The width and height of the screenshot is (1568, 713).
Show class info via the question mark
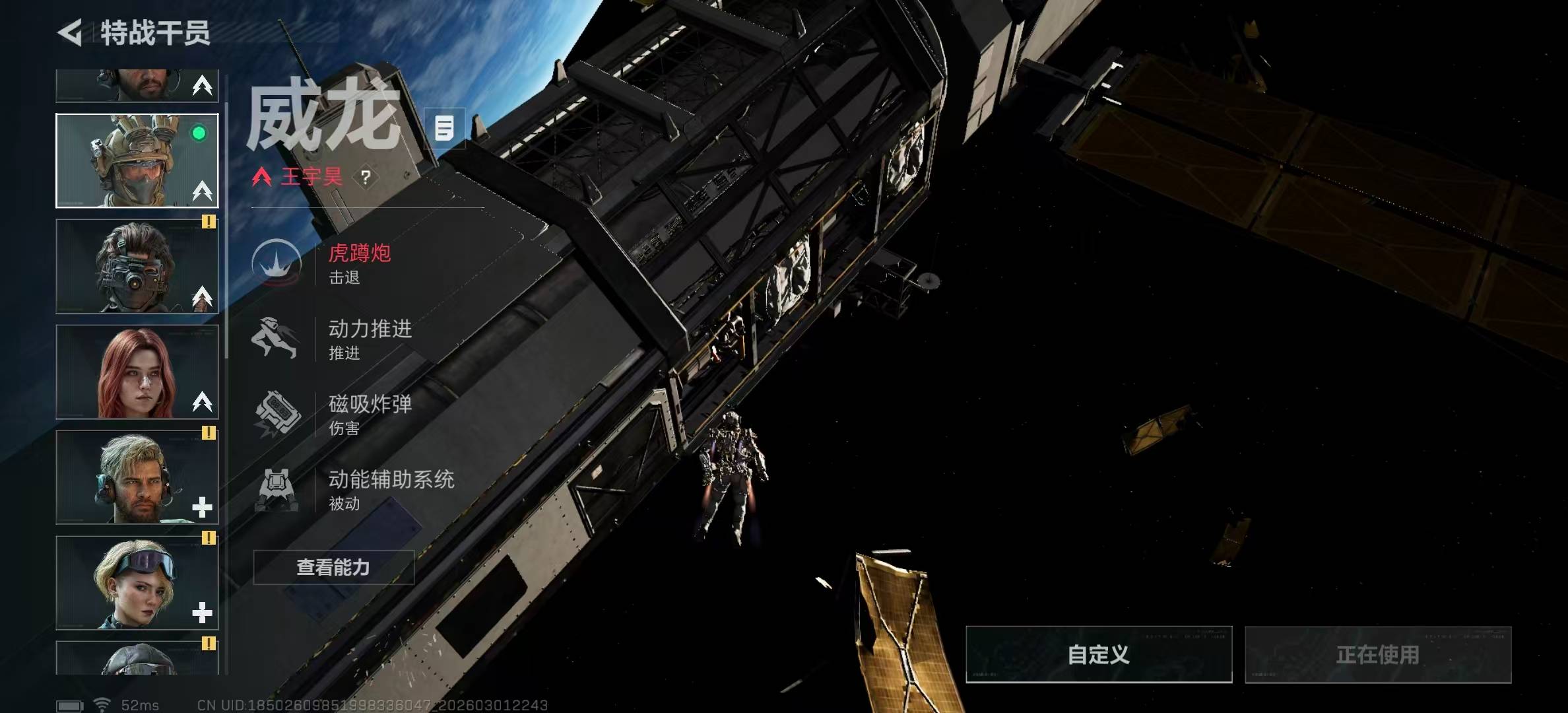pyautogui.click(x=366, y=177)
